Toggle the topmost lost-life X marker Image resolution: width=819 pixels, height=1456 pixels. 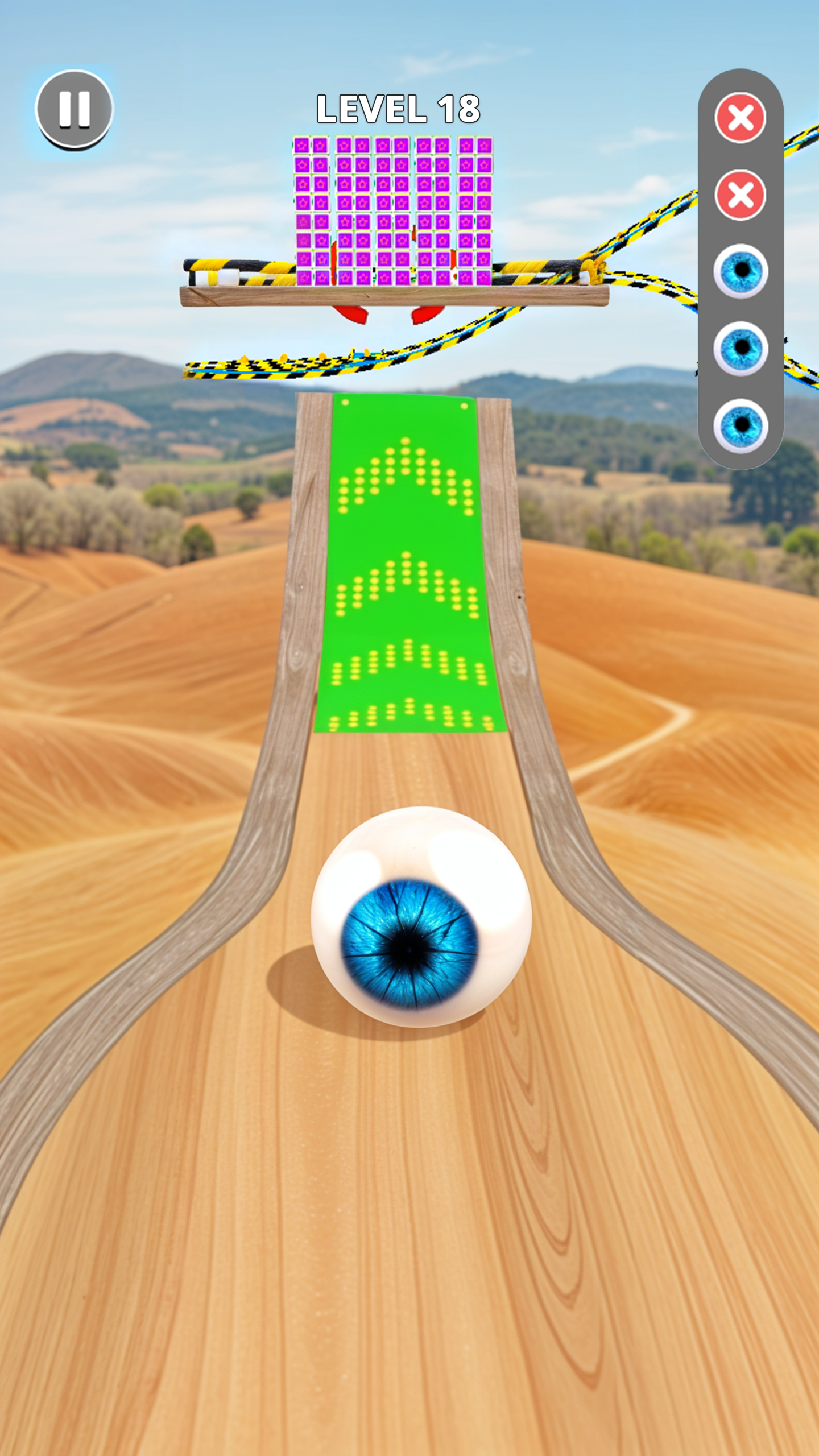pos(741,117)
